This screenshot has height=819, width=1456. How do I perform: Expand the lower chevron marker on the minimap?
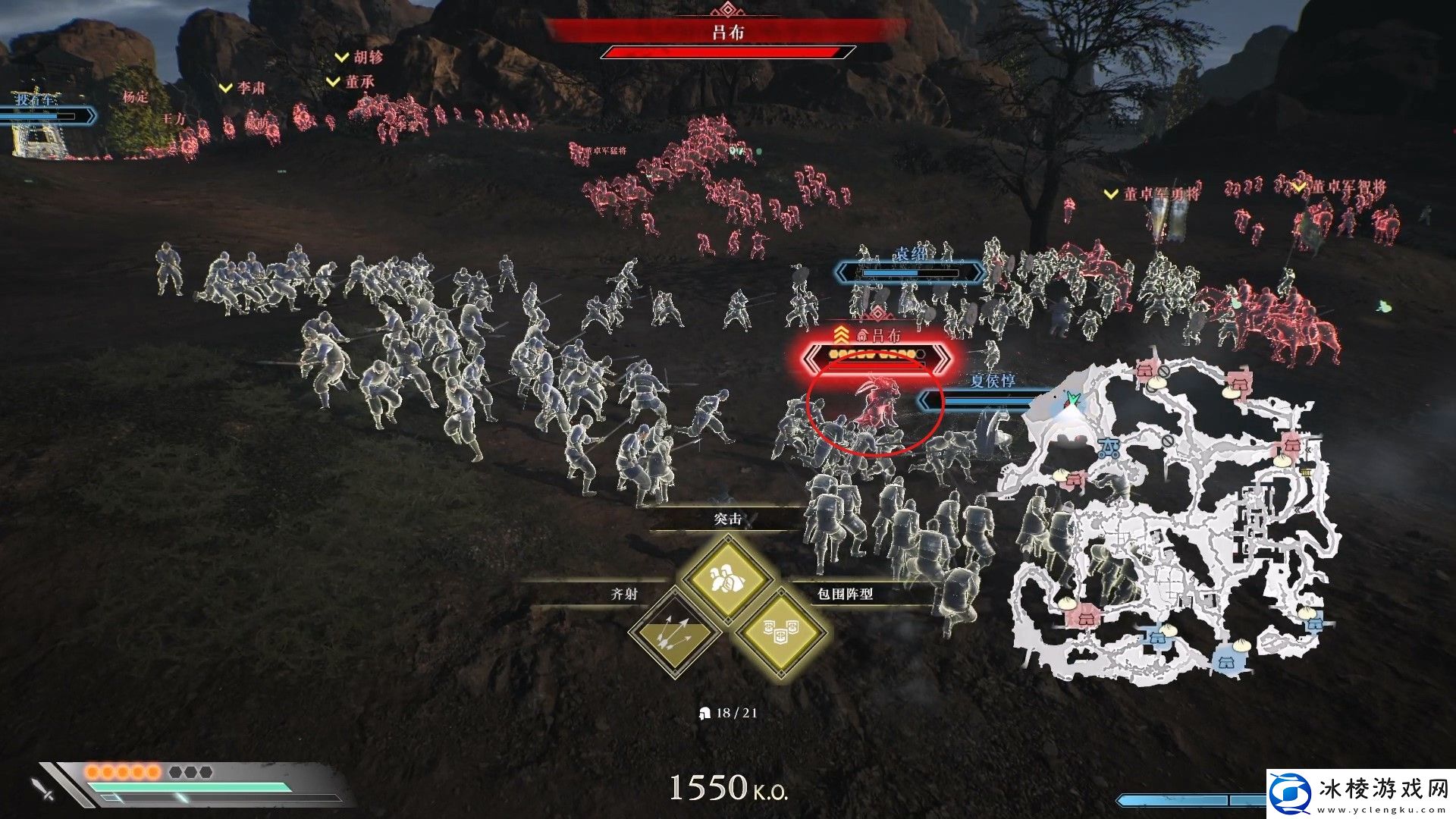[1298, 510]
